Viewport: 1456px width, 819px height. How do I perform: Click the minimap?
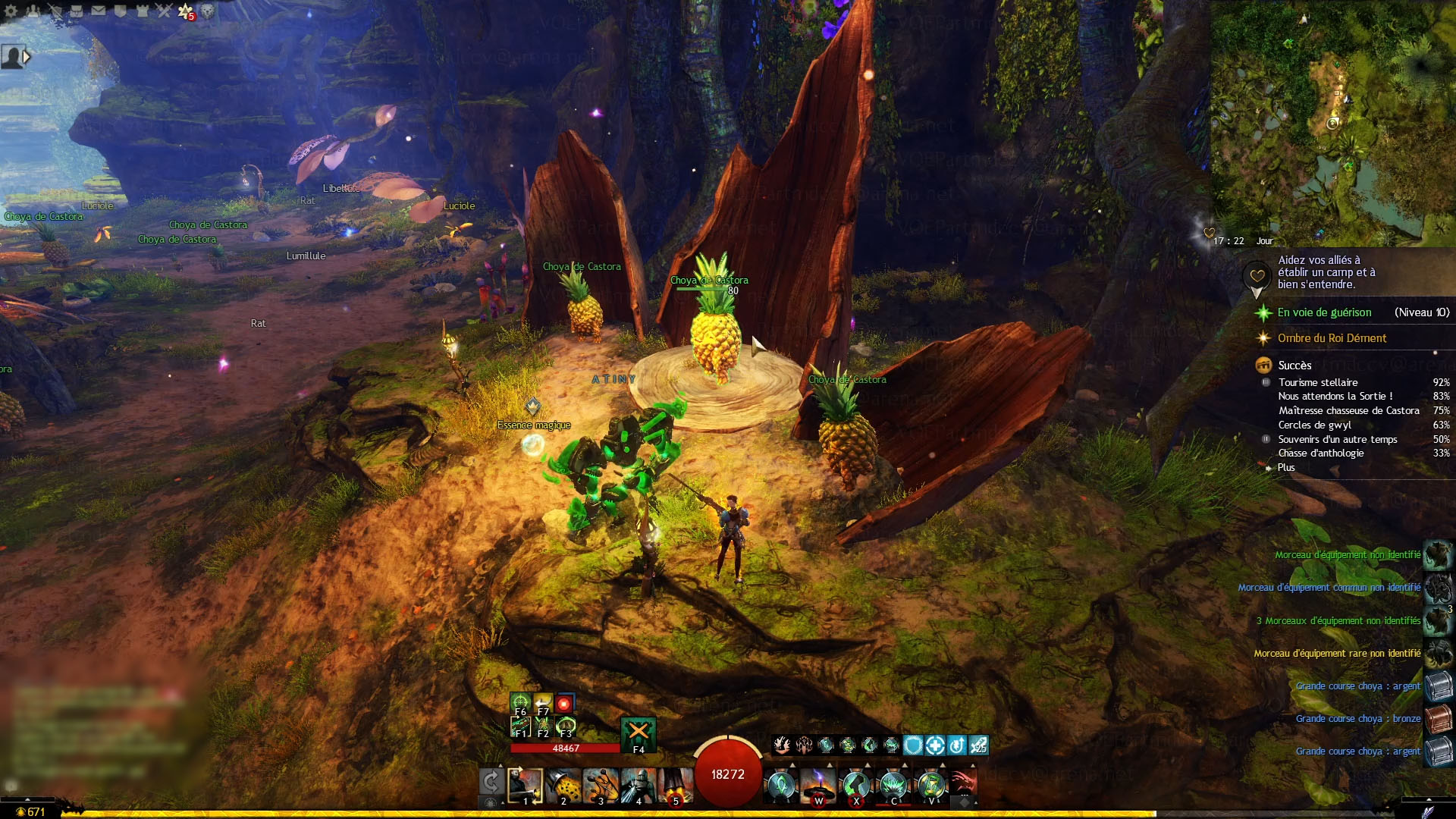pyautogui.click(x=1332, y=121)
